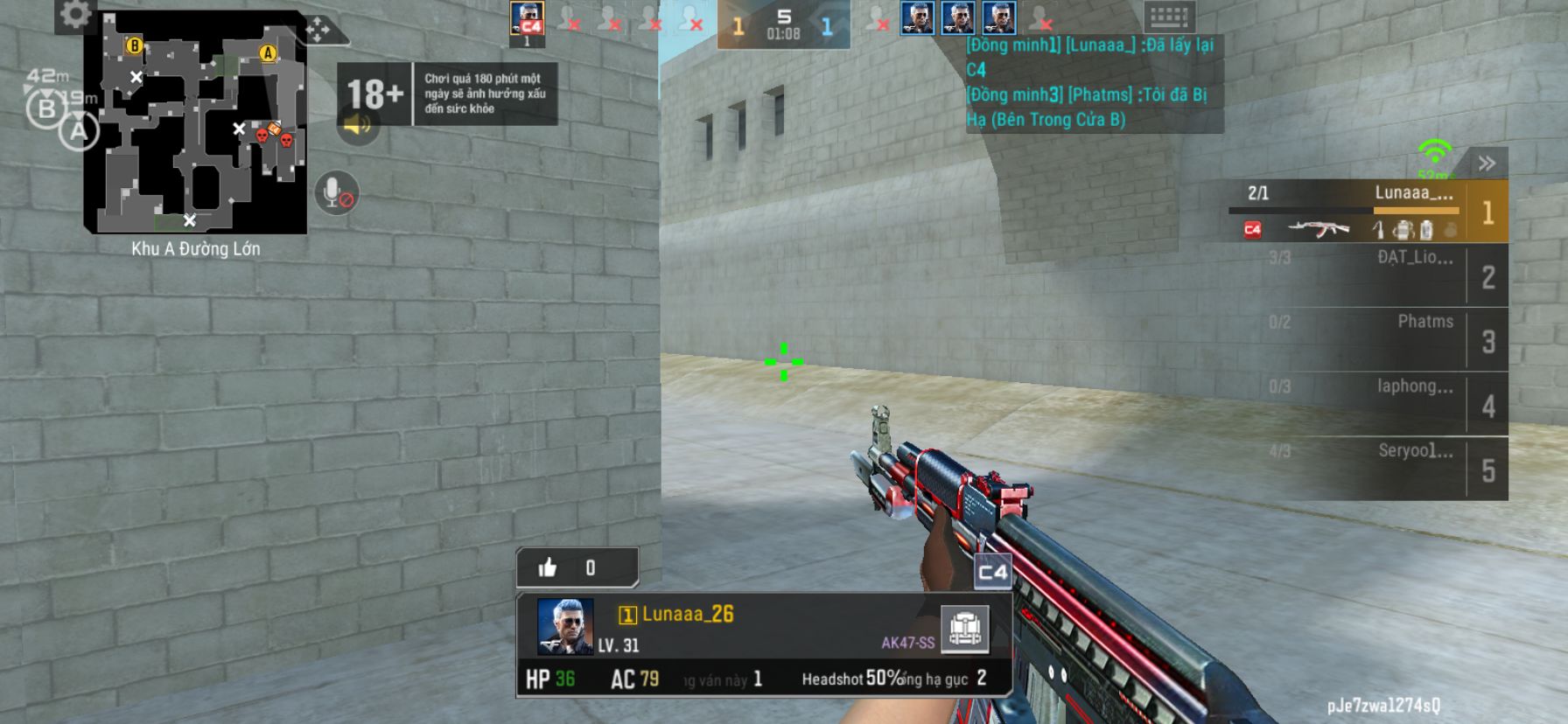The image size is (1568, 724).
Task: Collapse the spectator player list
Action: click(x=1487, y=164)
